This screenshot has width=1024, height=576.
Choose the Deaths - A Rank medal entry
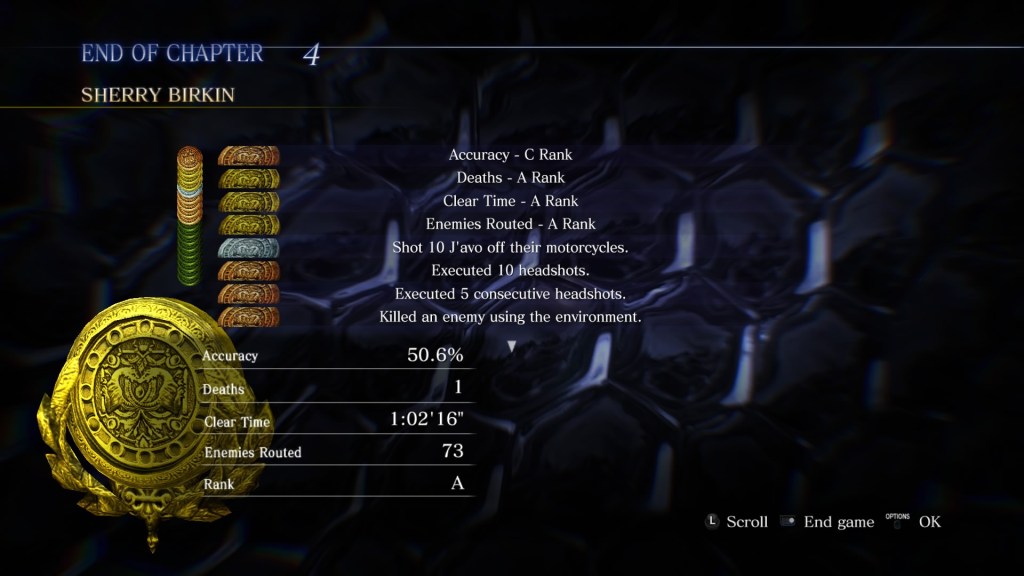click(x=510, y=178)
